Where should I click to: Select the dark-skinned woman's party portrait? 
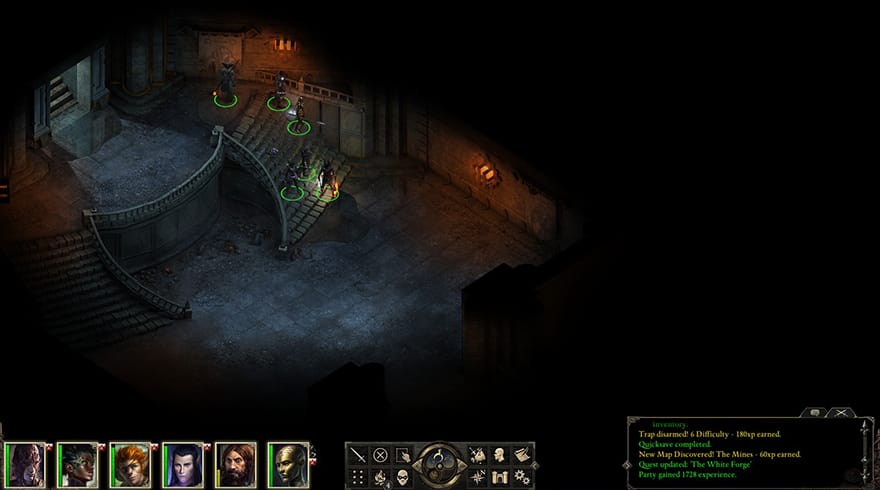[78, 464]
